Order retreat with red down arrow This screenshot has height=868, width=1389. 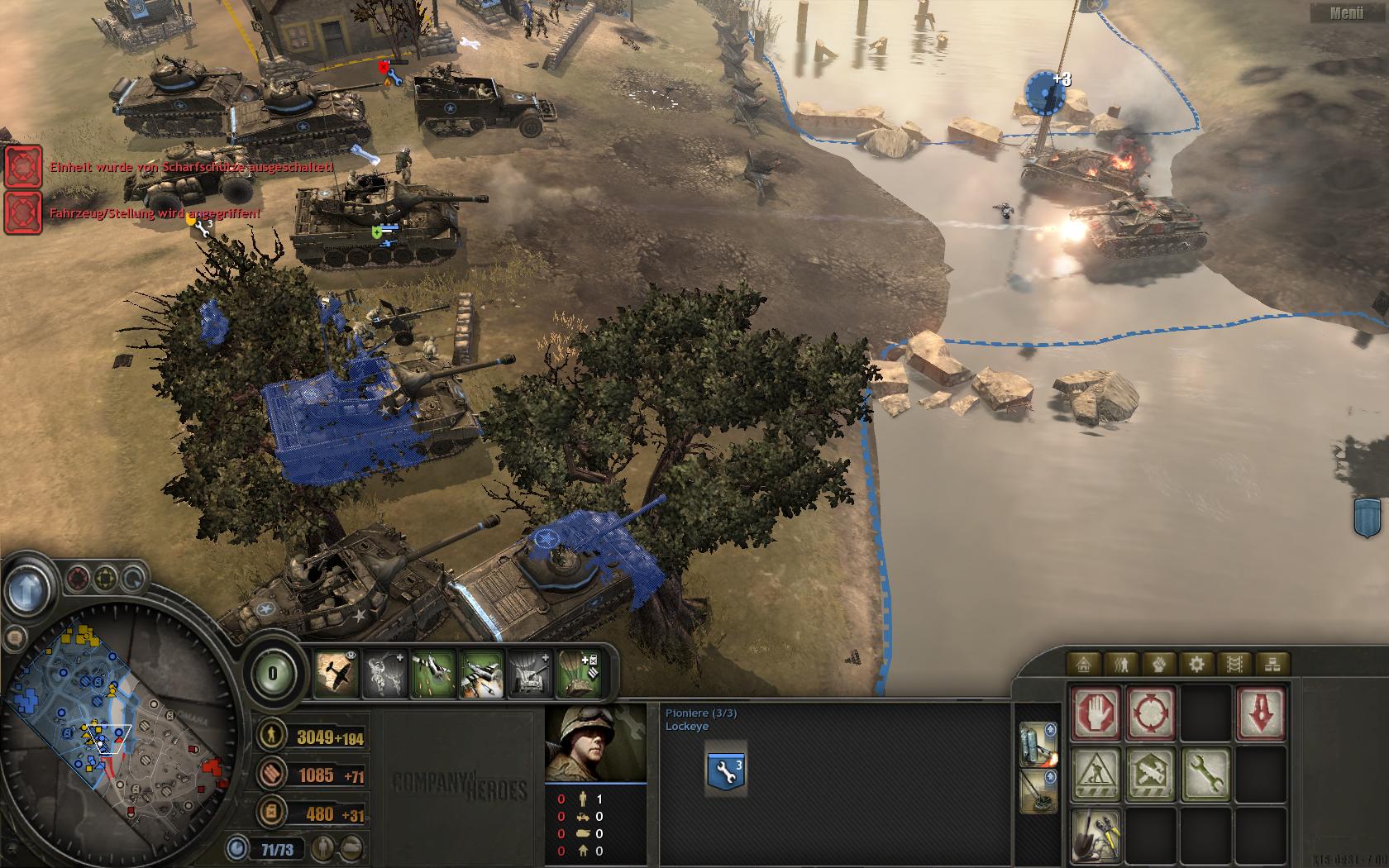point(1260,713)
